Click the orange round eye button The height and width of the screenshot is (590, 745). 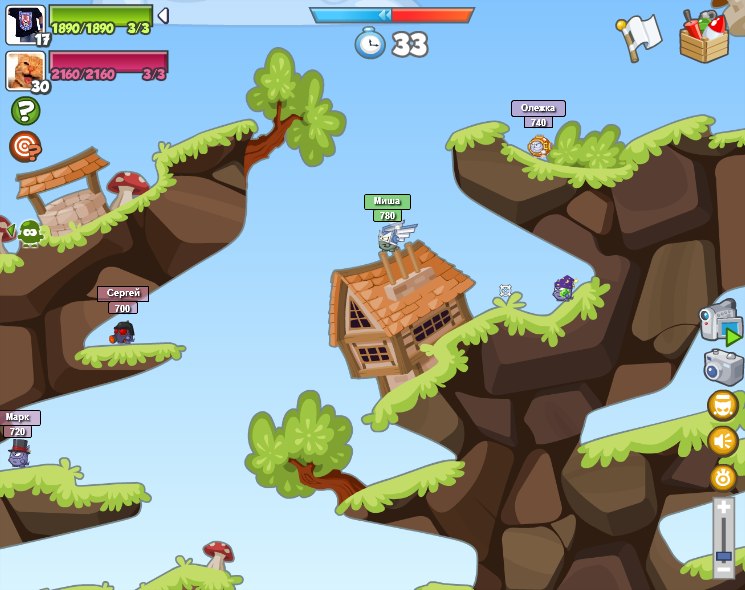(723, 477)
